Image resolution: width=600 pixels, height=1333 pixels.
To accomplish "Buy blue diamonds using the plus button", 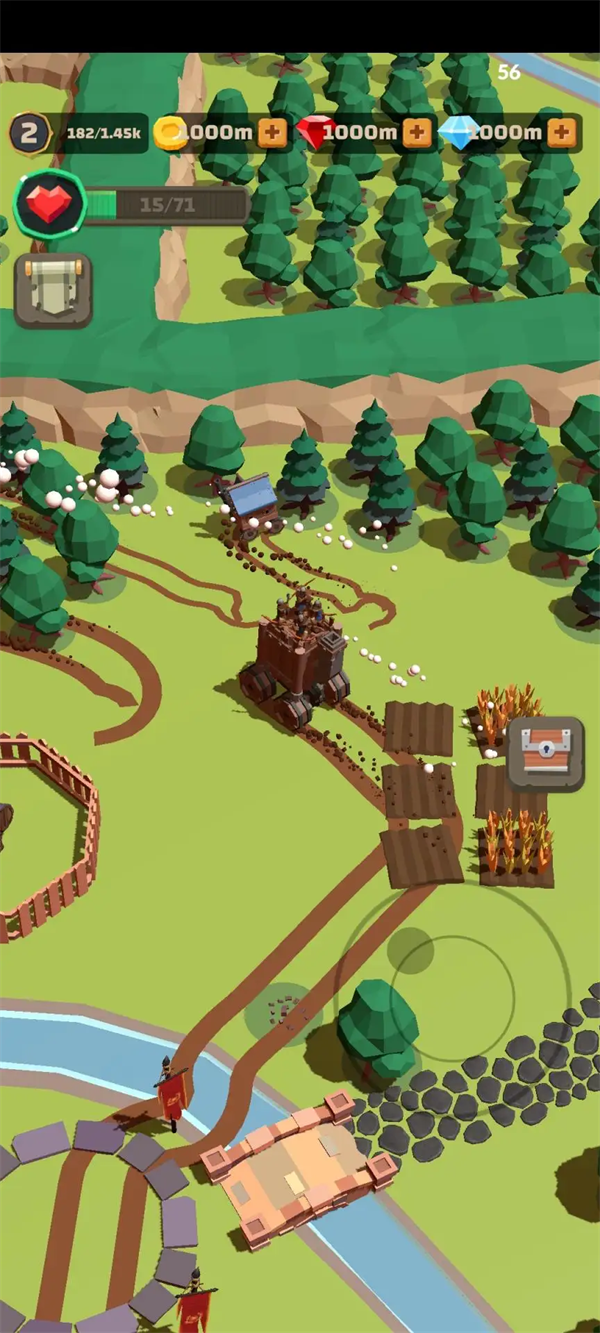I will tap(562, 133).
